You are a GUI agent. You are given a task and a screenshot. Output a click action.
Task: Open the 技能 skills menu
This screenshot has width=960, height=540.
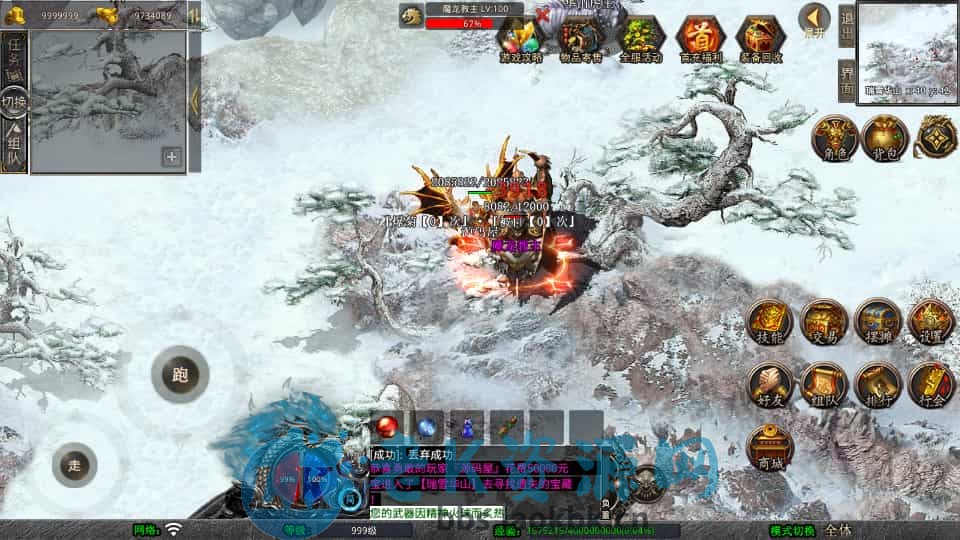pos(770,322)
